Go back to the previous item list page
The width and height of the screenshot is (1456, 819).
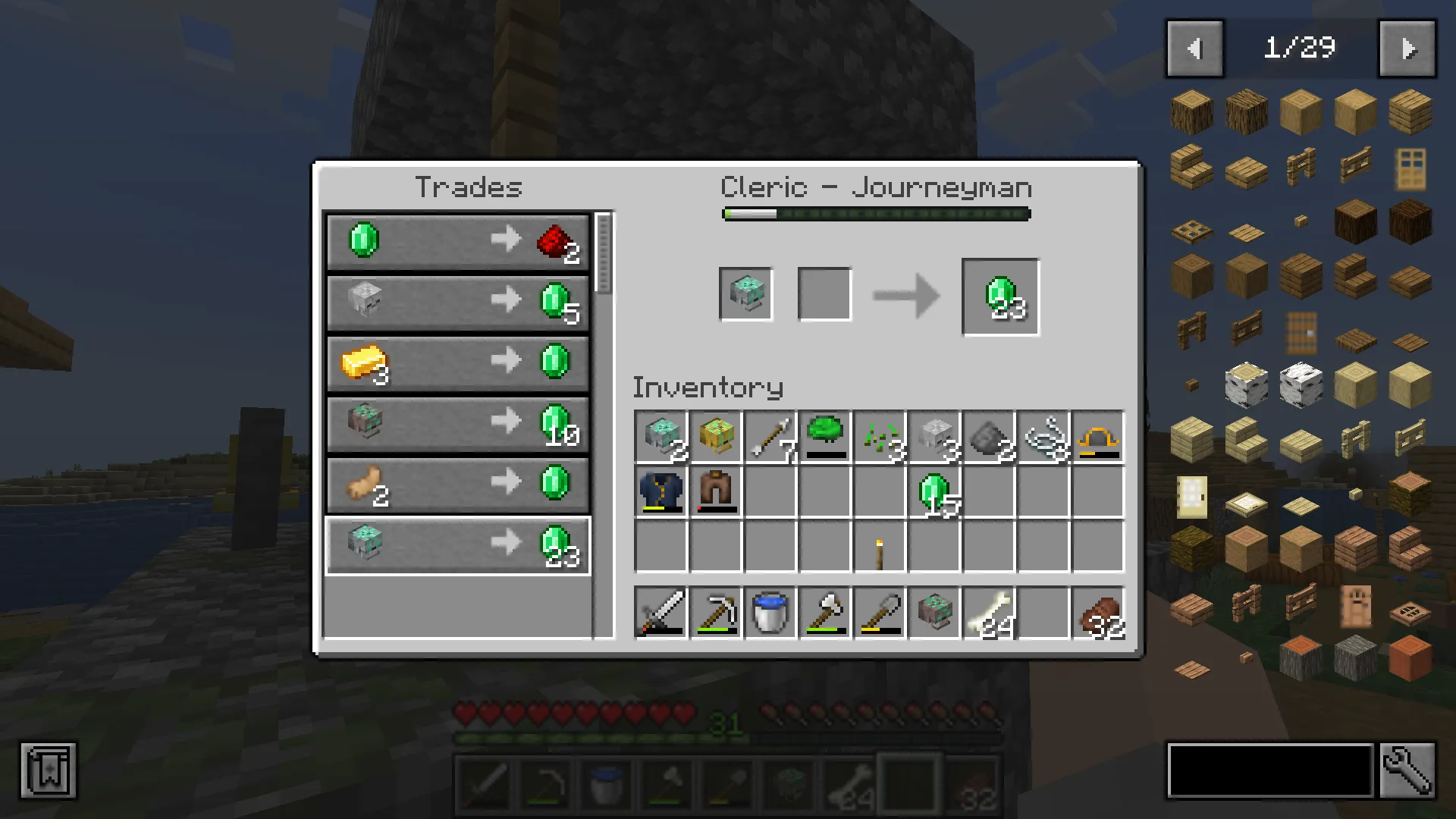click(1196, 49)
